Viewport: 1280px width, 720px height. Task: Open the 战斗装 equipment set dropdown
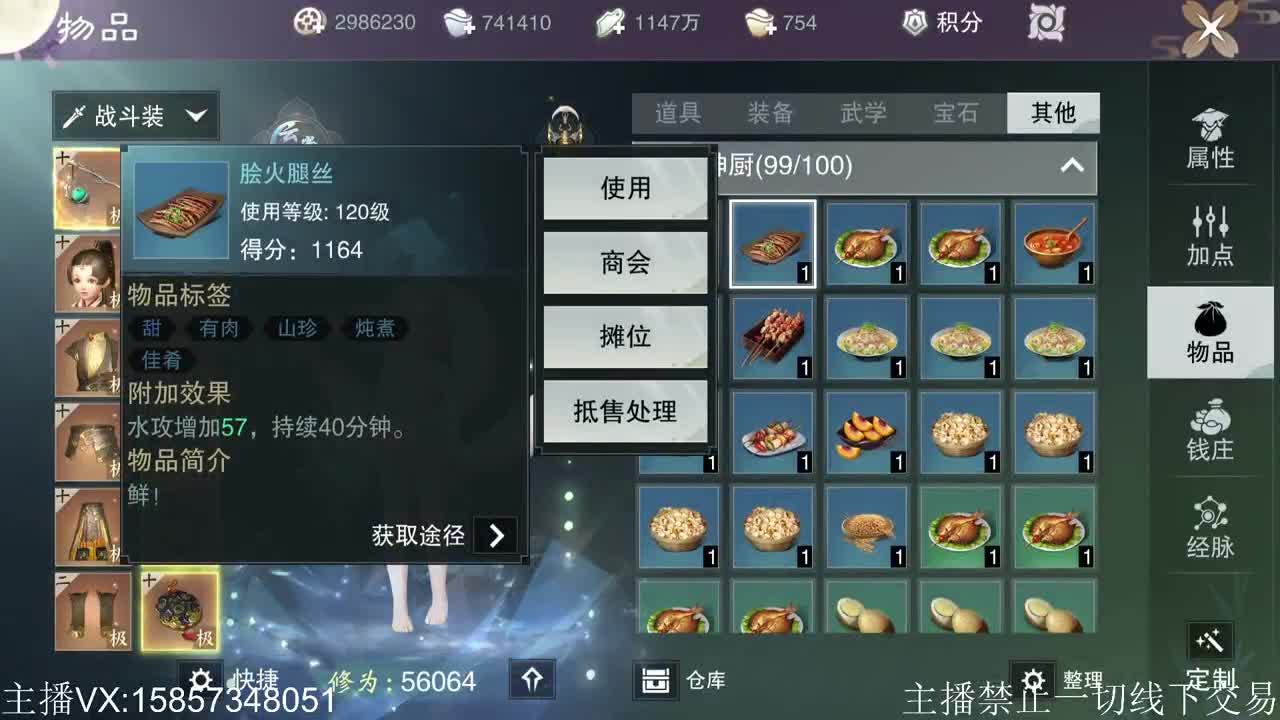[135, 114]
